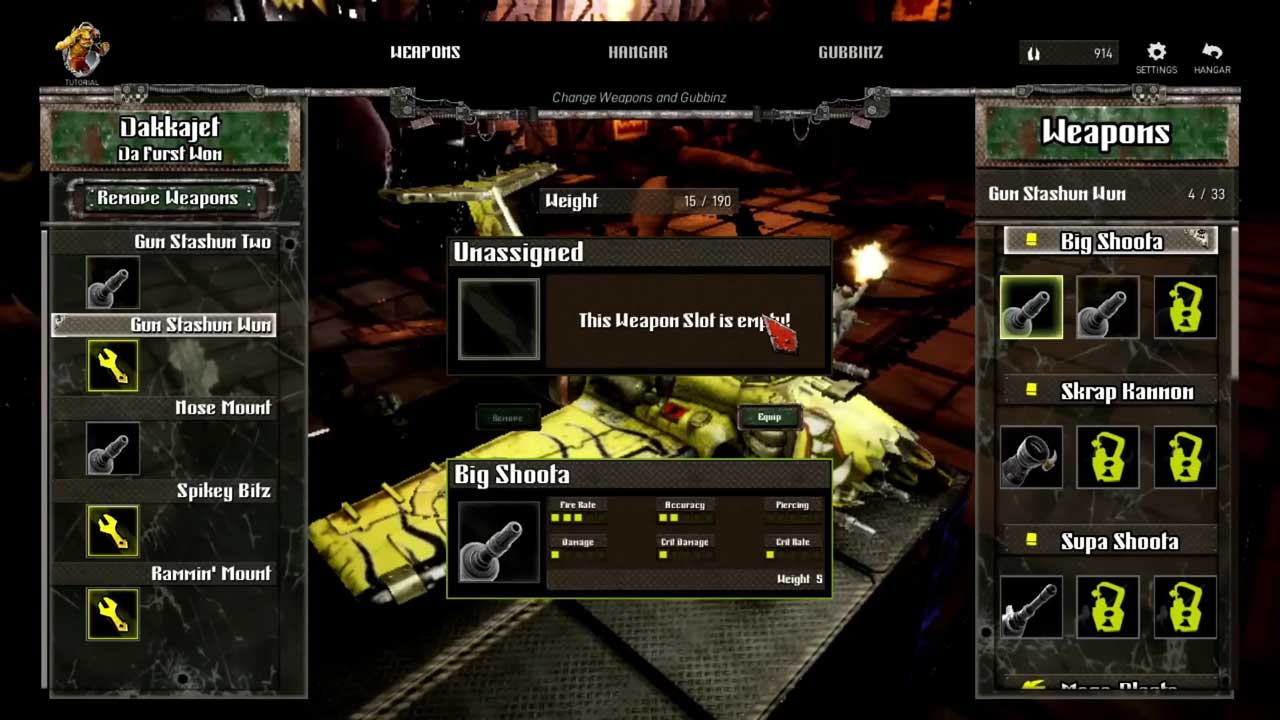Switch to the Gubbinz tab
This screenshot has height=720, width=1280.
click(850, 52)
